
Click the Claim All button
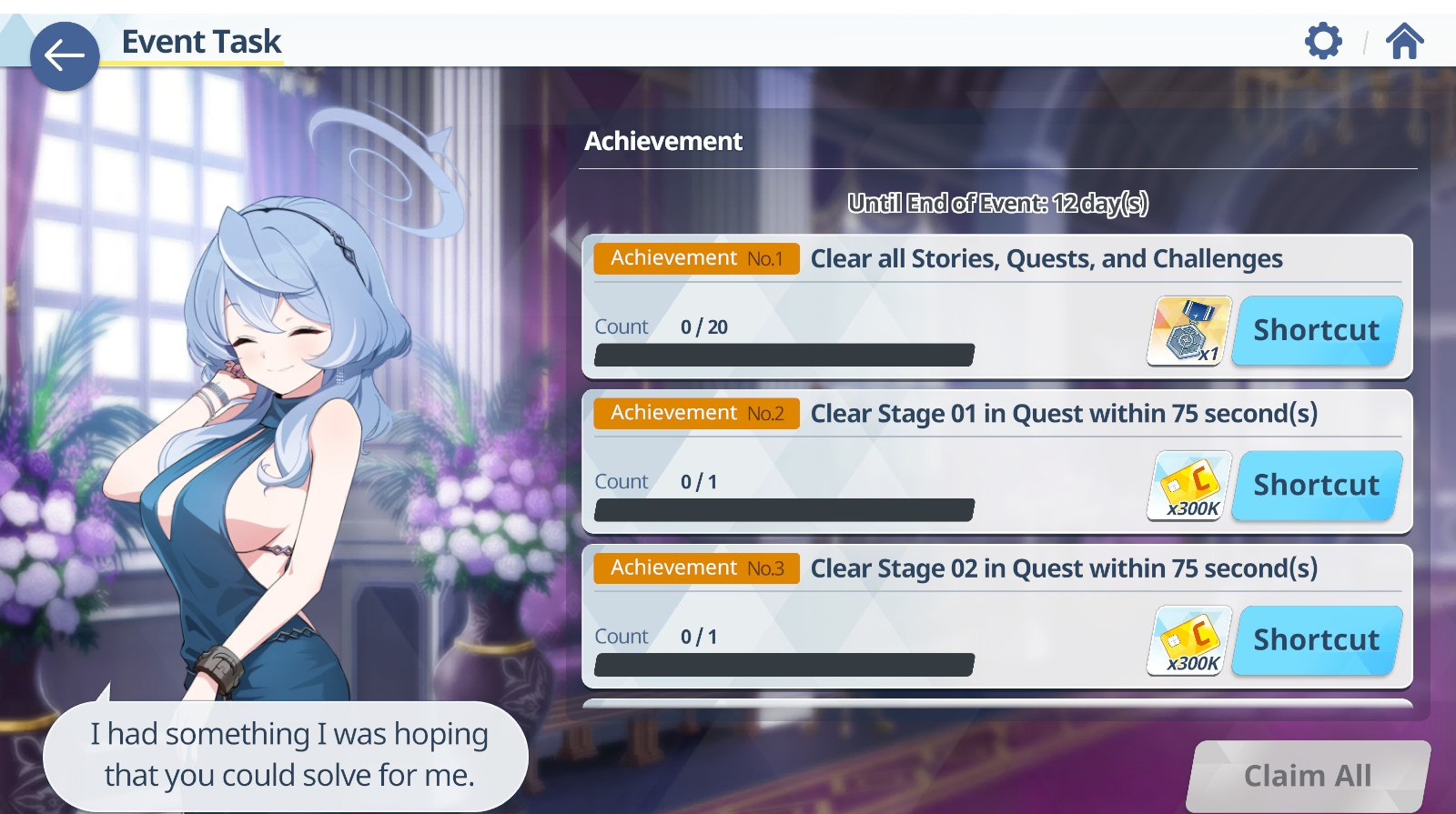coord(1308,774)
